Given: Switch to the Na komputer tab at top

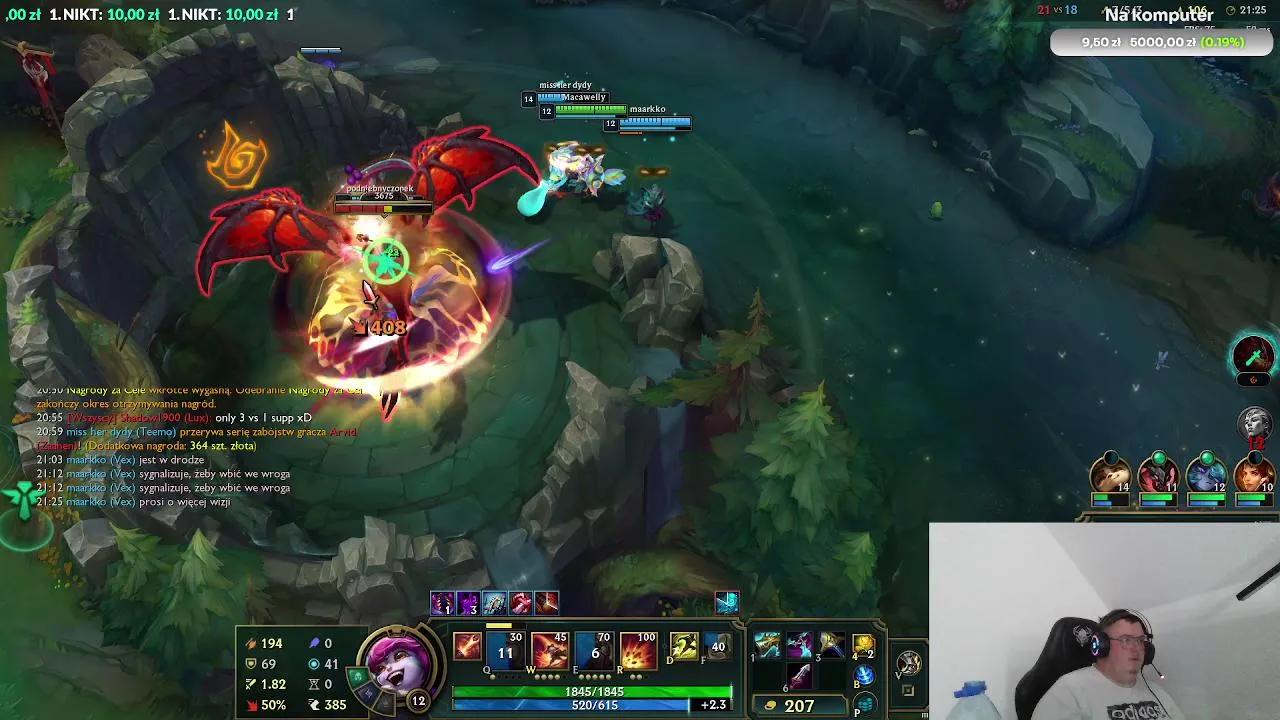Looking at the screenshot, I should pyautogui.click(x=1160, y=15).
